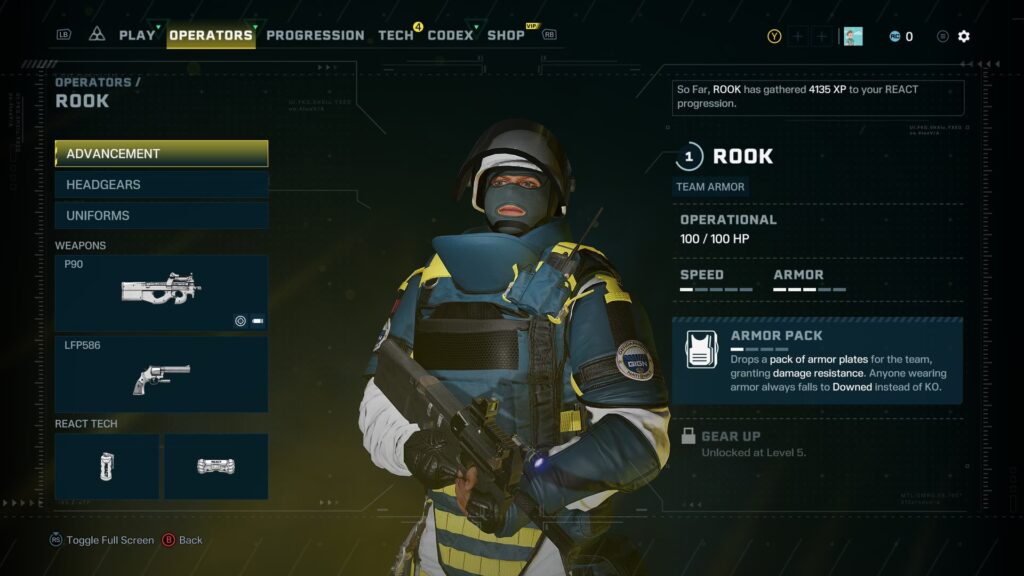Select the Tech tab

tap(396, 35)
